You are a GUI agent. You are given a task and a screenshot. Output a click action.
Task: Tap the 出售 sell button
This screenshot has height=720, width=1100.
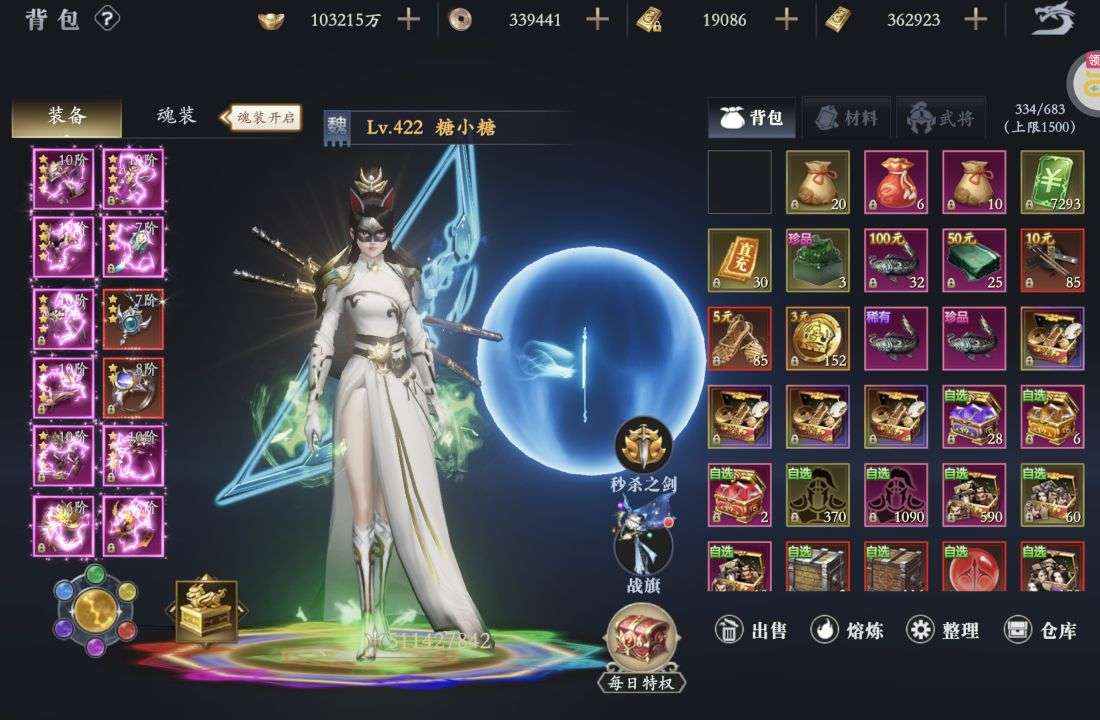tap(752, 630)
